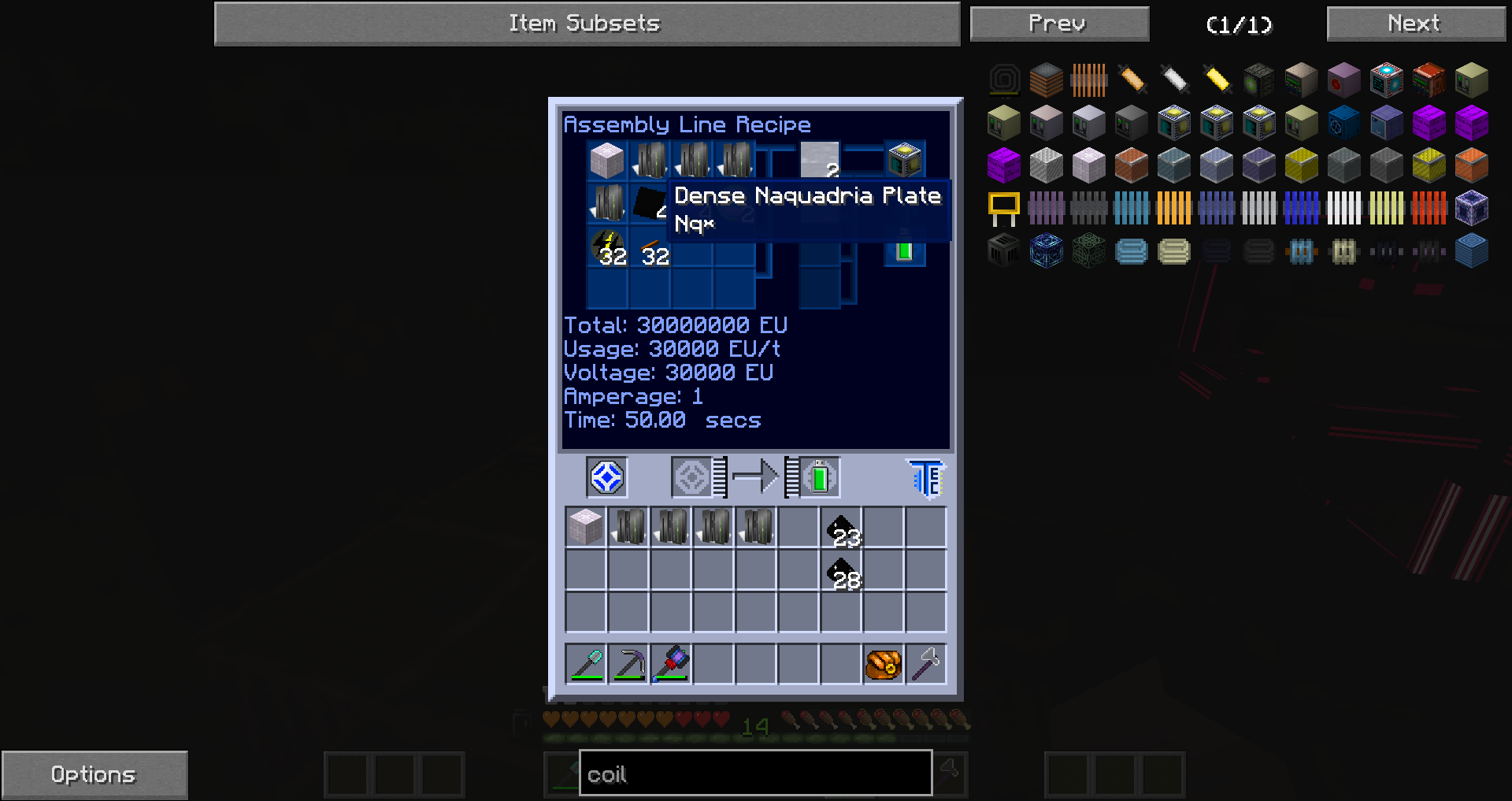Select the diamond shovel in the hotbar

click(586, 664)
